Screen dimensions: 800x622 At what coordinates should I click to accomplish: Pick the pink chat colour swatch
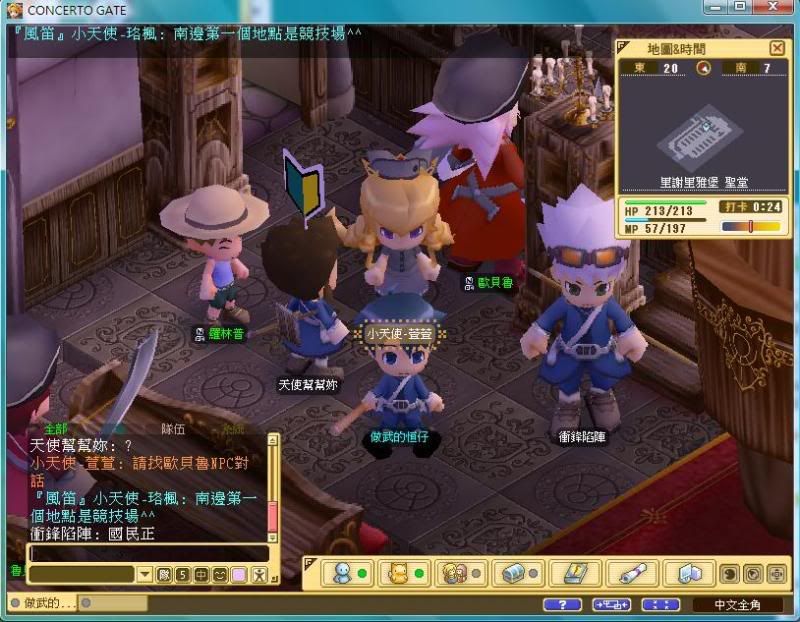coord(238,574)
